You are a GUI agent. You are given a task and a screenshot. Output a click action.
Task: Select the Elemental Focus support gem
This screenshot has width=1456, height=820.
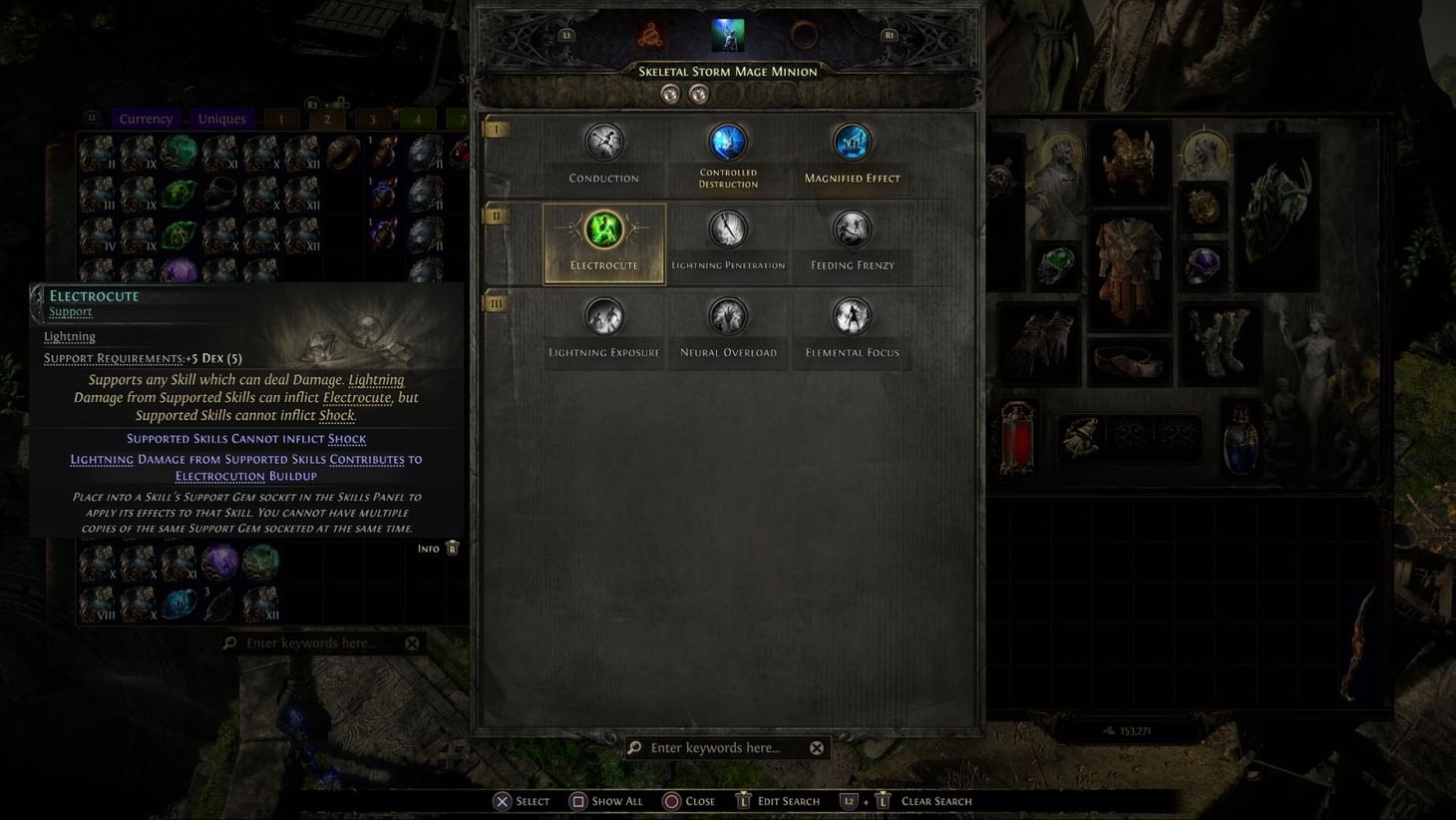(x=852, y=316)
